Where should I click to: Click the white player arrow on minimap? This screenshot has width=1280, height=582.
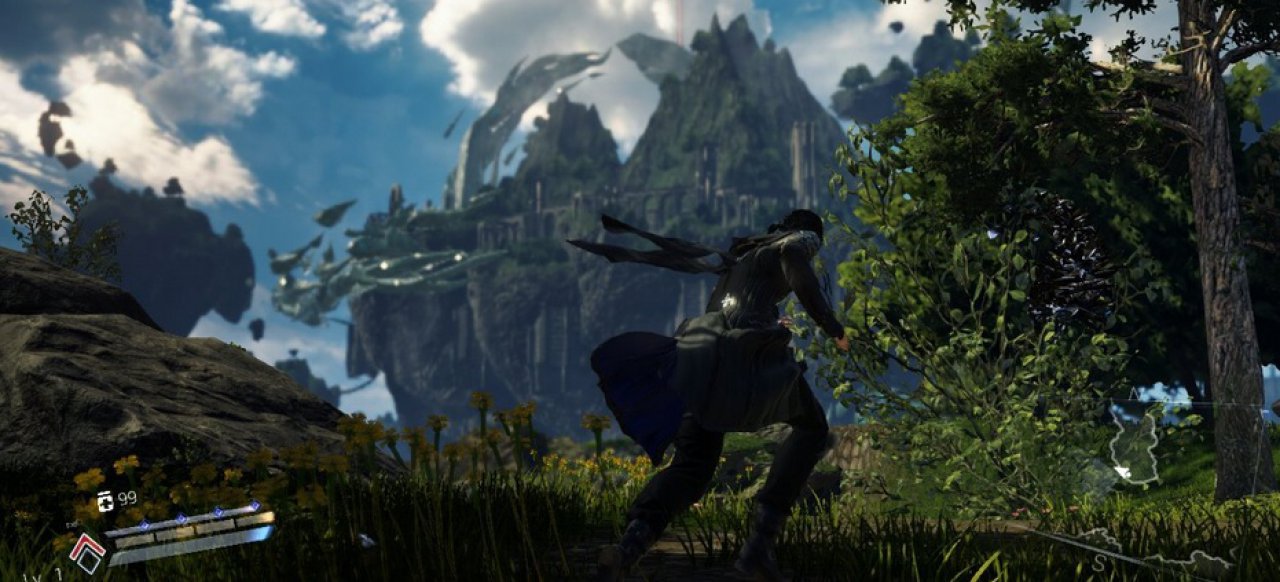1123,471
